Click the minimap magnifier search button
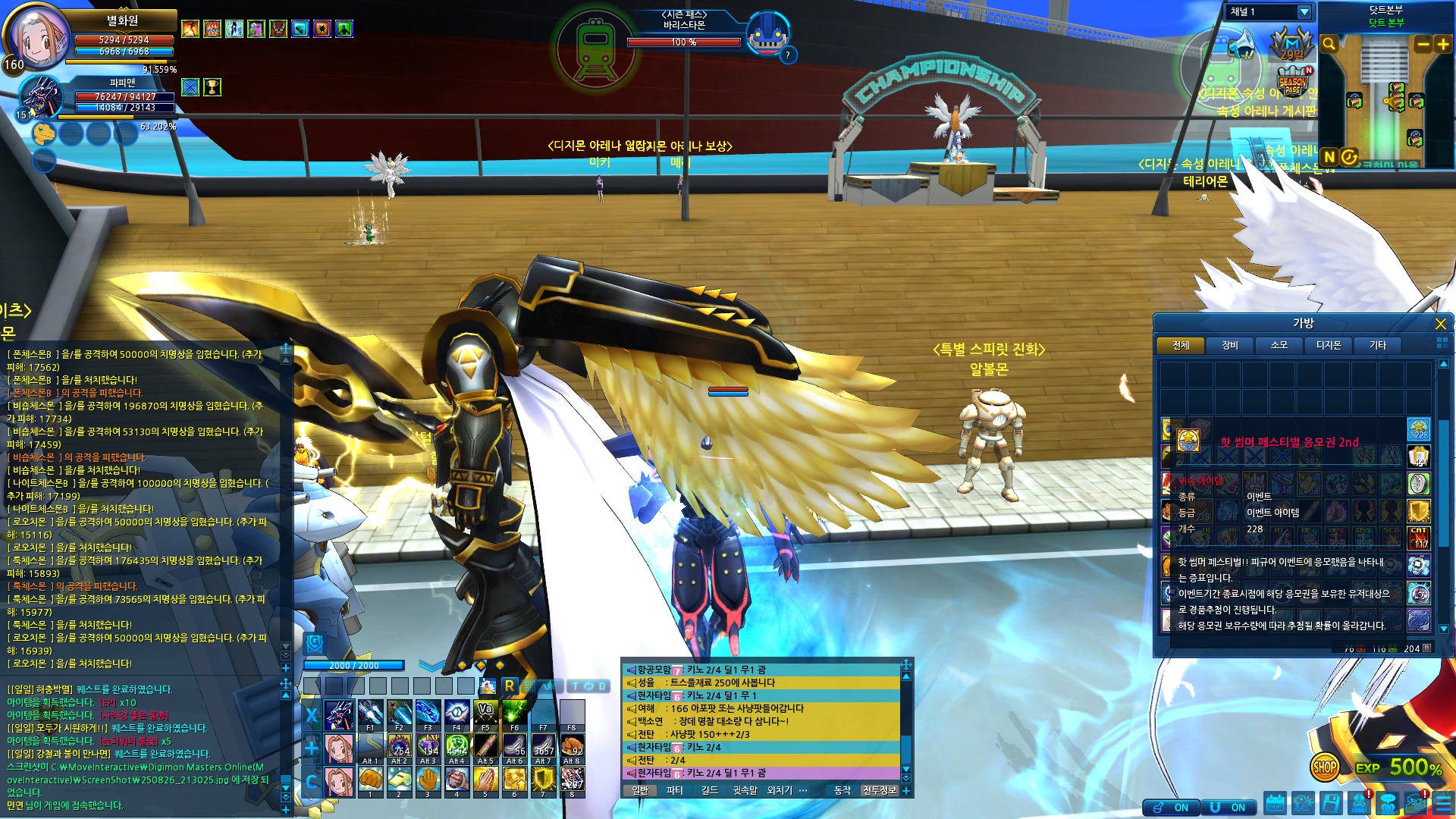The height and width of the screenshot is (819, 1456). tap(1329, 45)
